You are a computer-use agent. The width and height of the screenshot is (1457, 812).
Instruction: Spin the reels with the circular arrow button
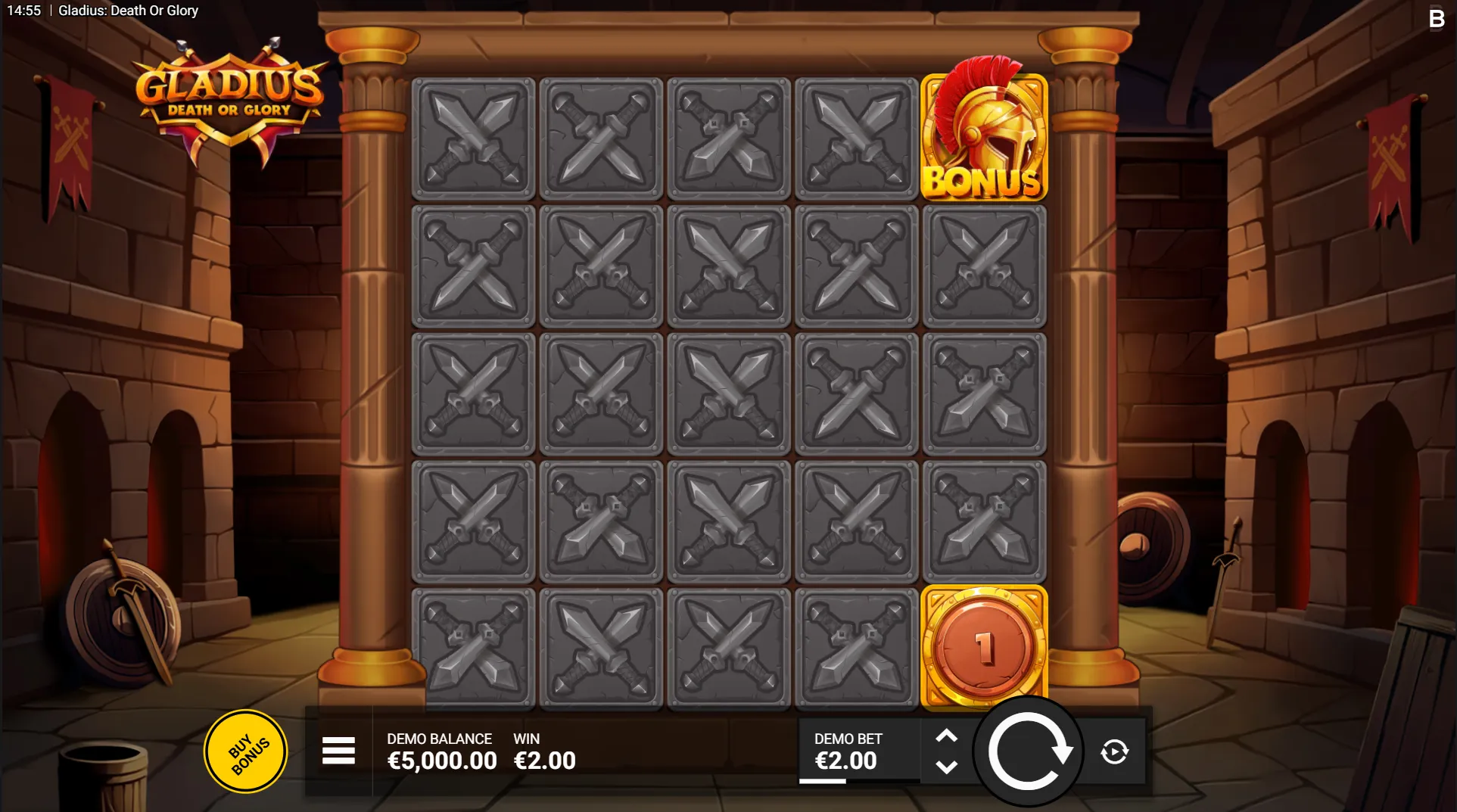(1028, 751)
